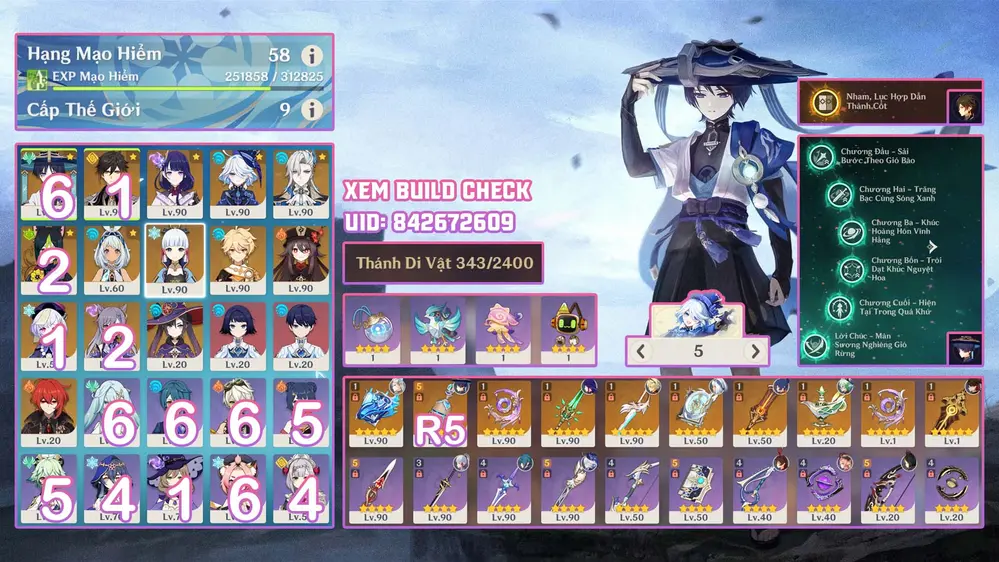Select the red-haired Diluc card

coord(50,411)
